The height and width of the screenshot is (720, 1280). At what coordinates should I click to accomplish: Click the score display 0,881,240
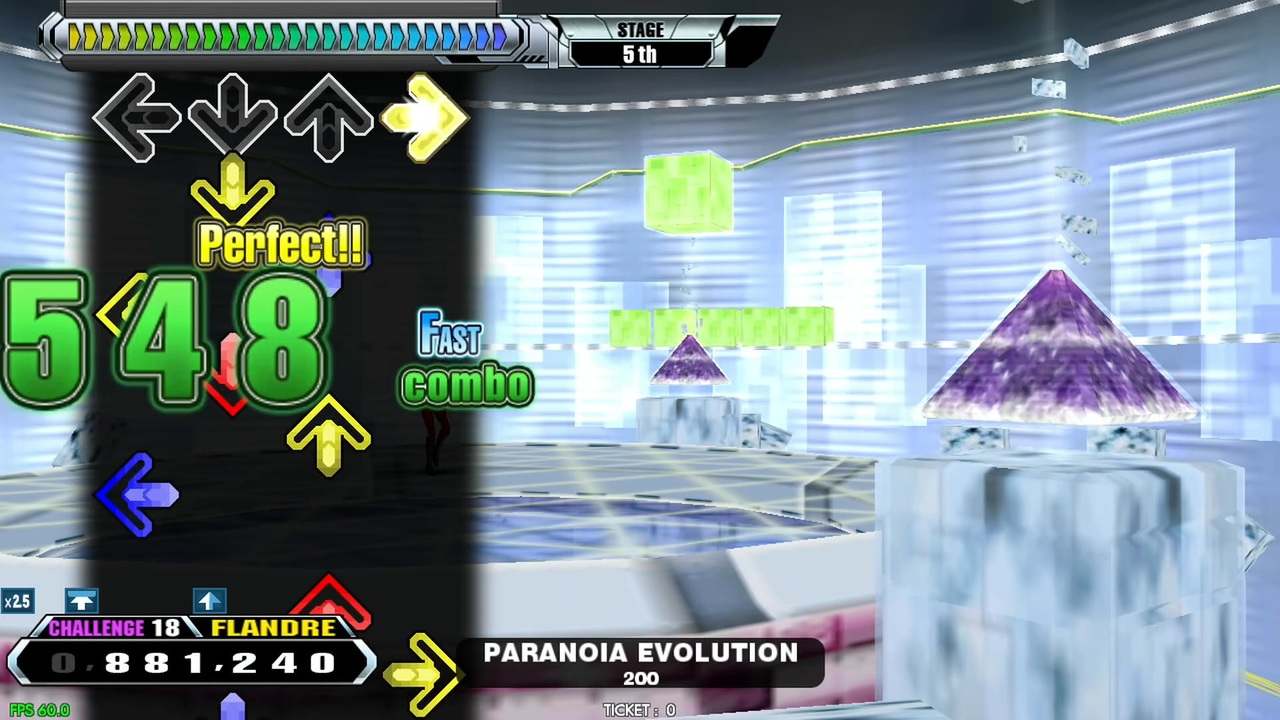coord(190,663)
